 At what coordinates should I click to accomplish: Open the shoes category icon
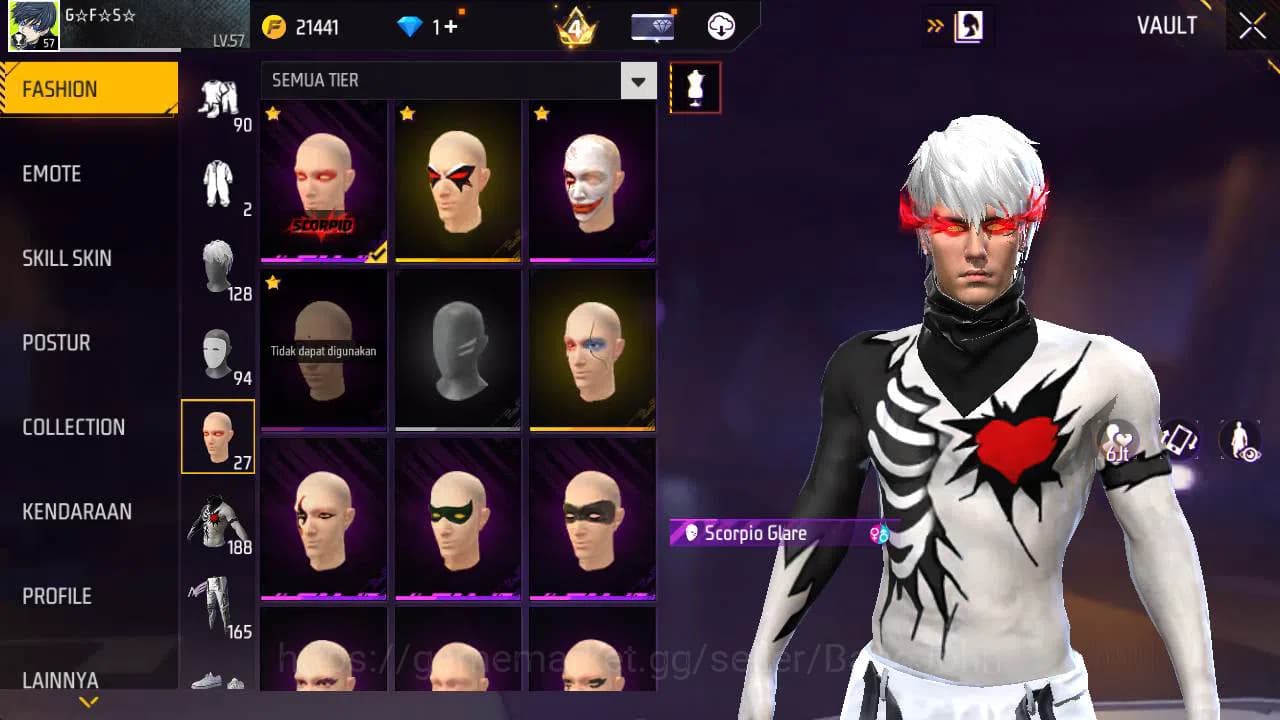(x=218, y=685)
